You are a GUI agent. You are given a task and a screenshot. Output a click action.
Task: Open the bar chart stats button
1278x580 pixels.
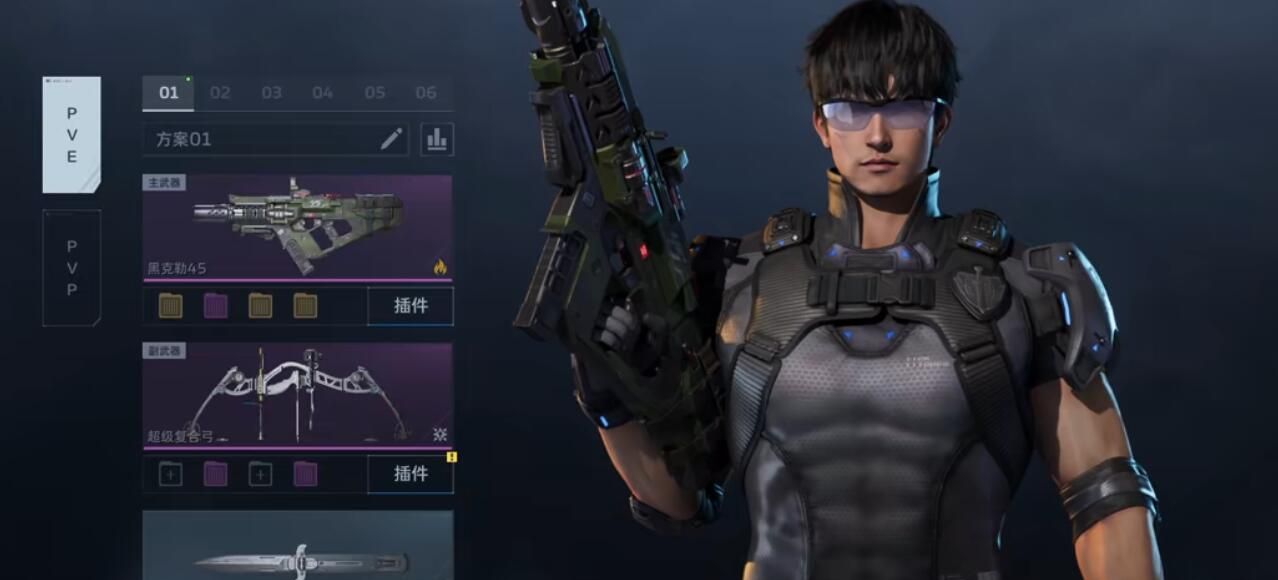point(437,139)
